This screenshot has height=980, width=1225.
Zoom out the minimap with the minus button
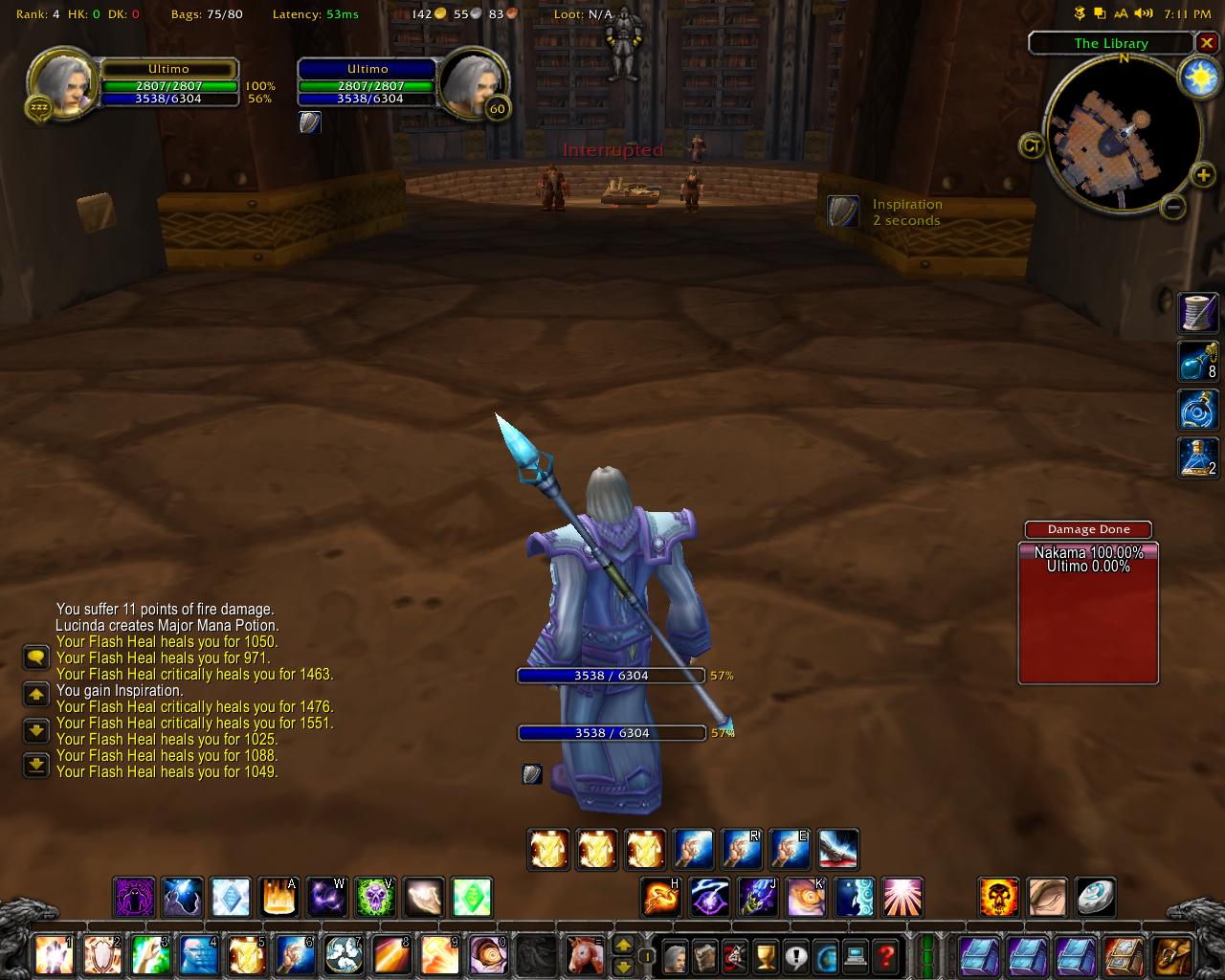click(x=1174, y=206)
